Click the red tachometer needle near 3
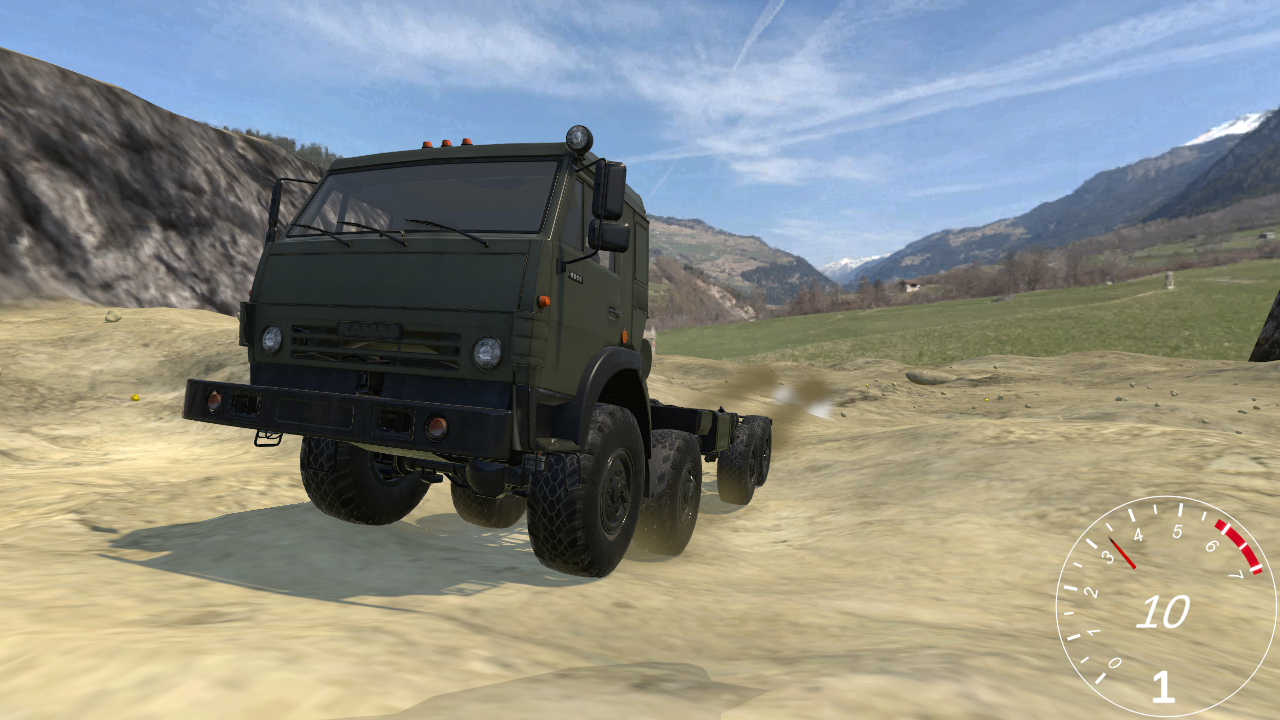1280x720 pixels. [1120, 552]
